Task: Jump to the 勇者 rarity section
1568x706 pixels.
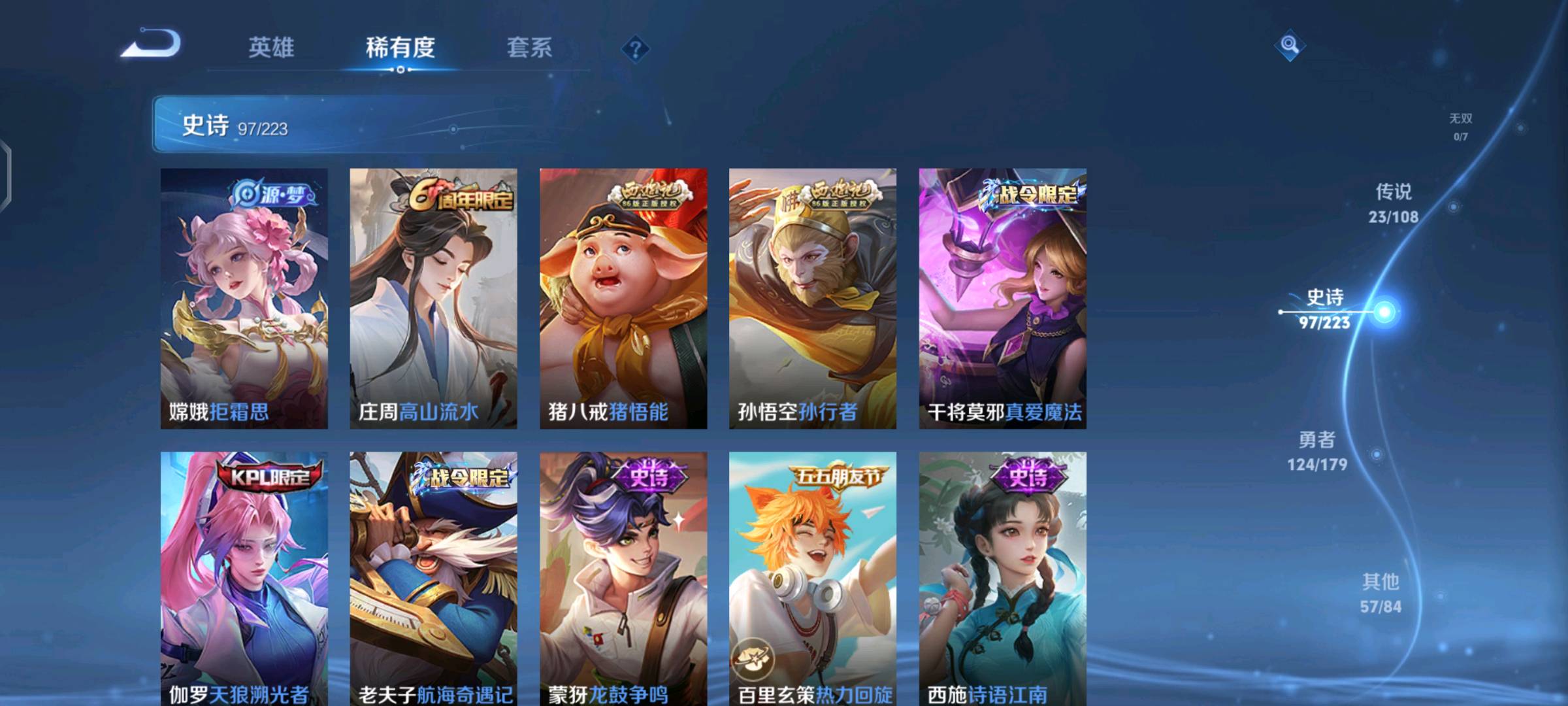Action: [x=1317, y=451]
